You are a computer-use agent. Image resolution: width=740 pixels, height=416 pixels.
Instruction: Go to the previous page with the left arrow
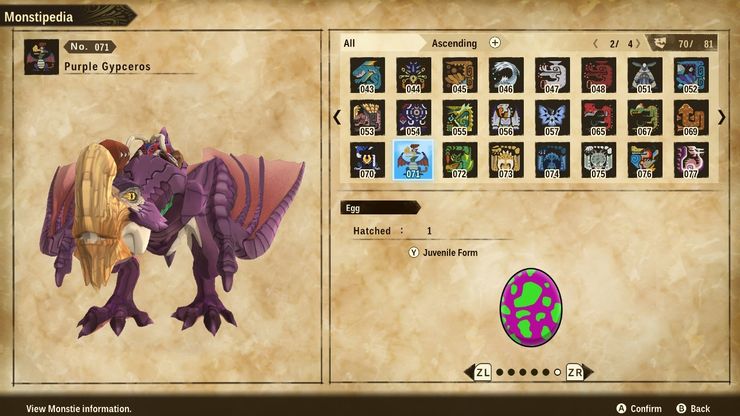click(337, 117)
